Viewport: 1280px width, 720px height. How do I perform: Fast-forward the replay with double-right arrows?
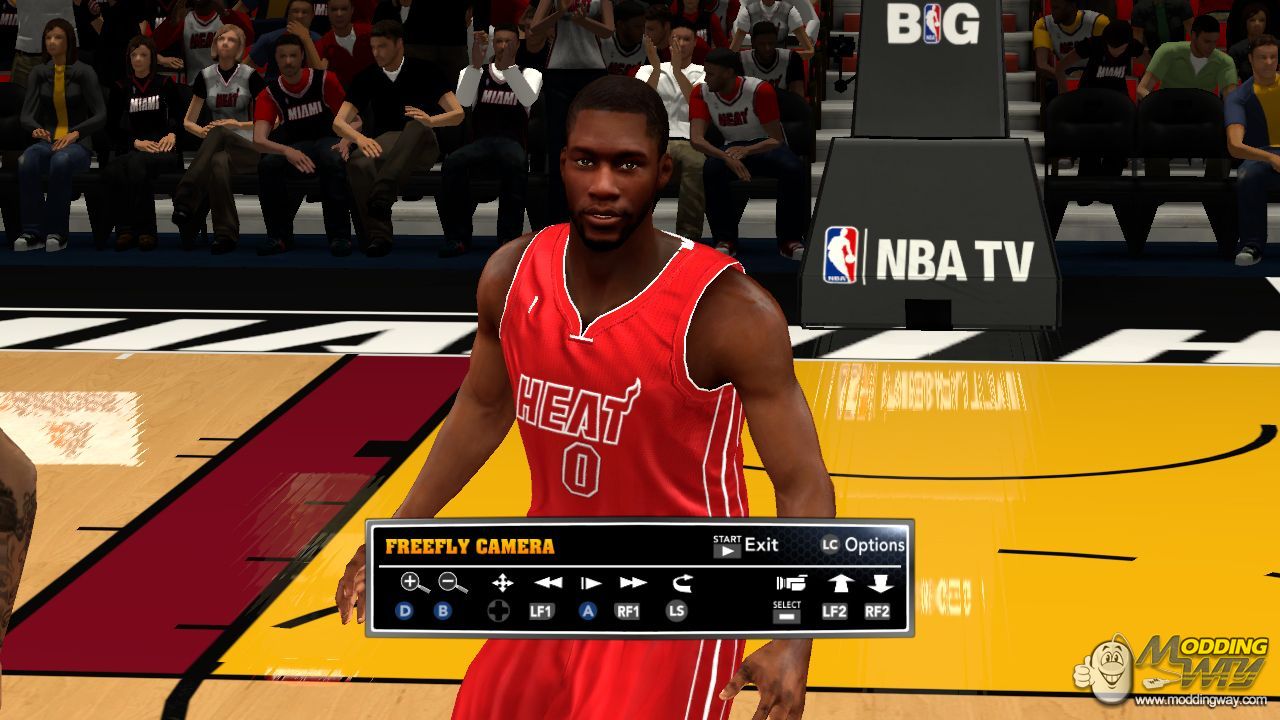(632, 582)
